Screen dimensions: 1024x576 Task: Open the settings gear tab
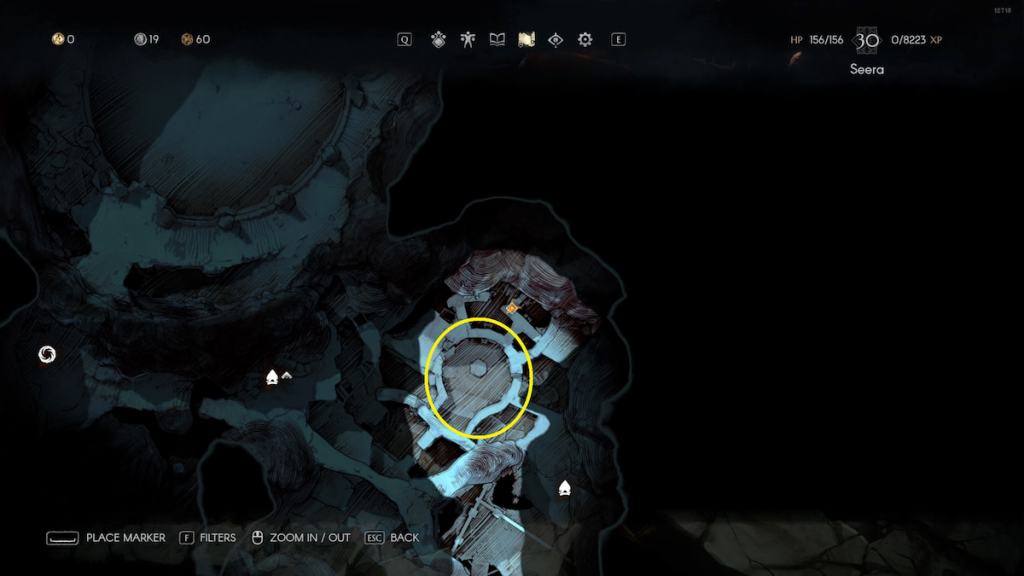[x=585, y=40]
